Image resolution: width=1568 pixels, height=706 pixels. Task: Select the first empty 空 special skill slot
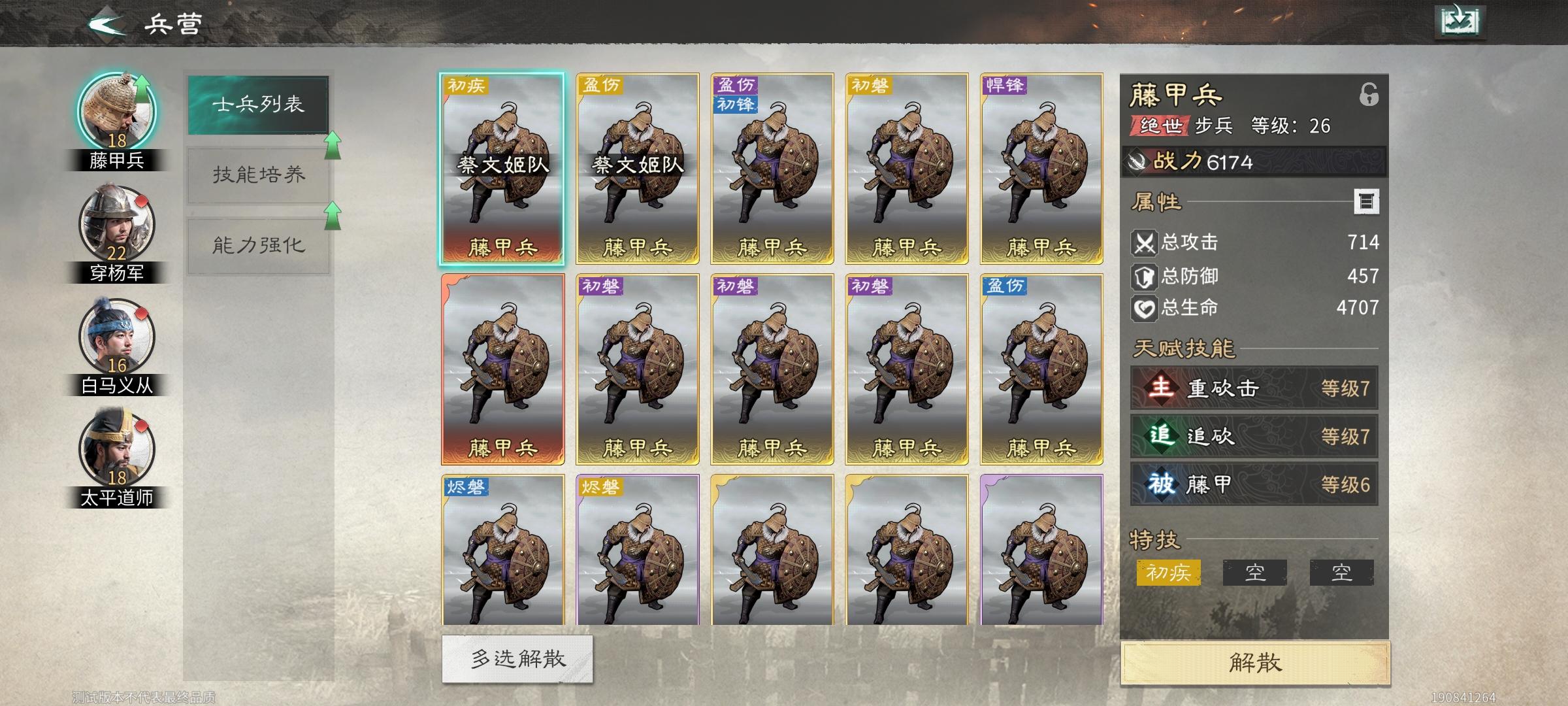pyautogui.click(x=1256, y=572)
